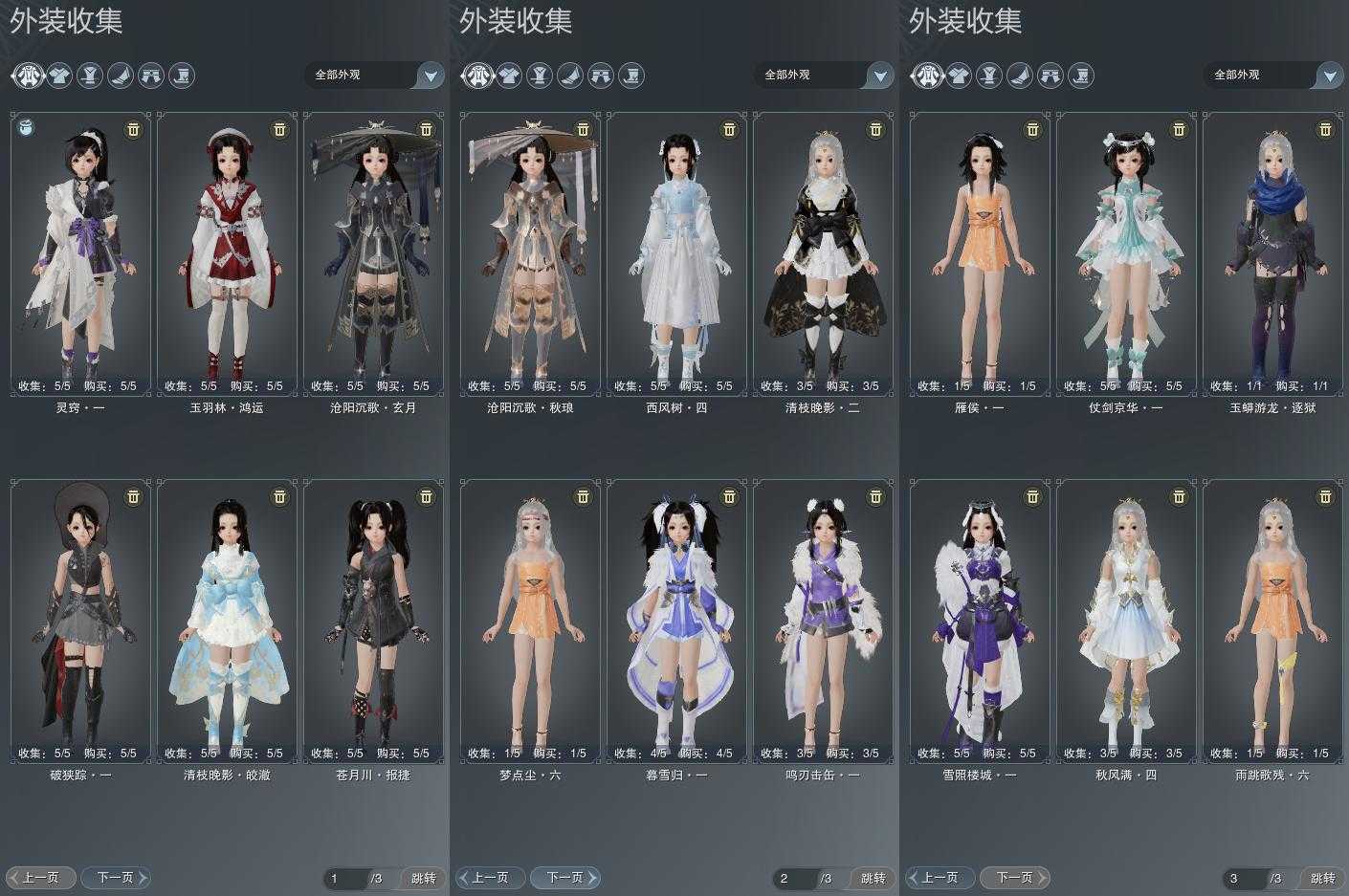Select the 沧阳沉歌·秋琅 outfit card
This screenshot has width=1349, height=896.
click(x=530, y=253)
